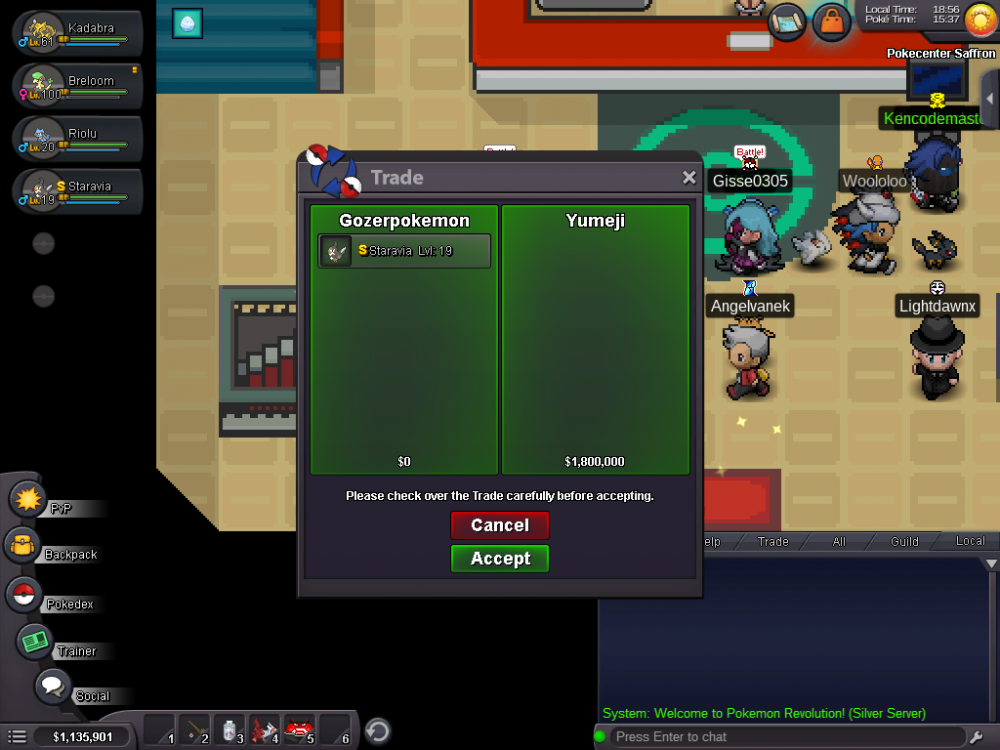Viewport: 1000px width, 750px height.
Task: Click the chat input field
Action: tap(780, 737)
